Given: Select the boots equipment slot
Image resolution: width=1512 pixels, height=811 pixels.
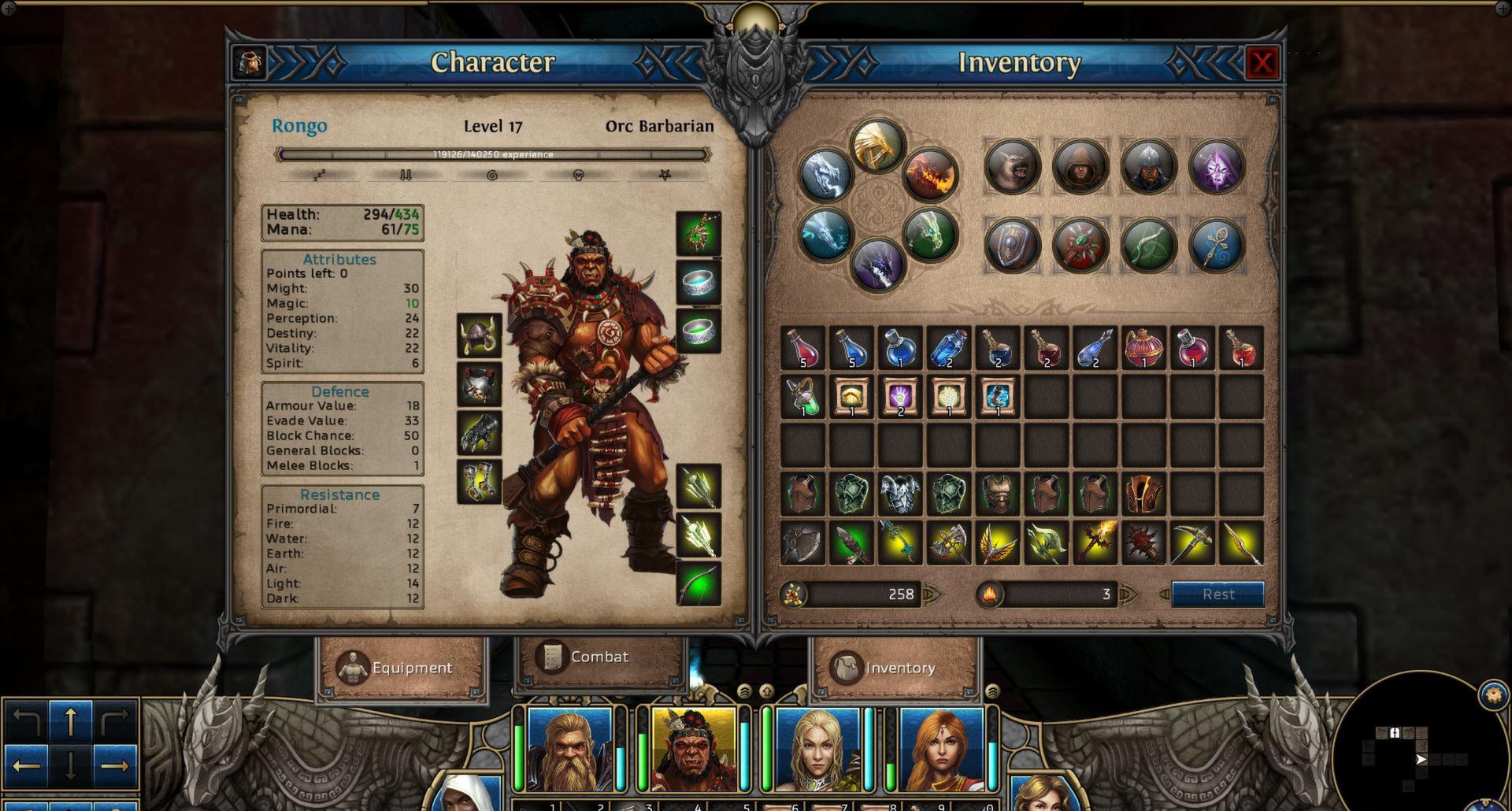Looking at the screenshot, I should (480, 481).
